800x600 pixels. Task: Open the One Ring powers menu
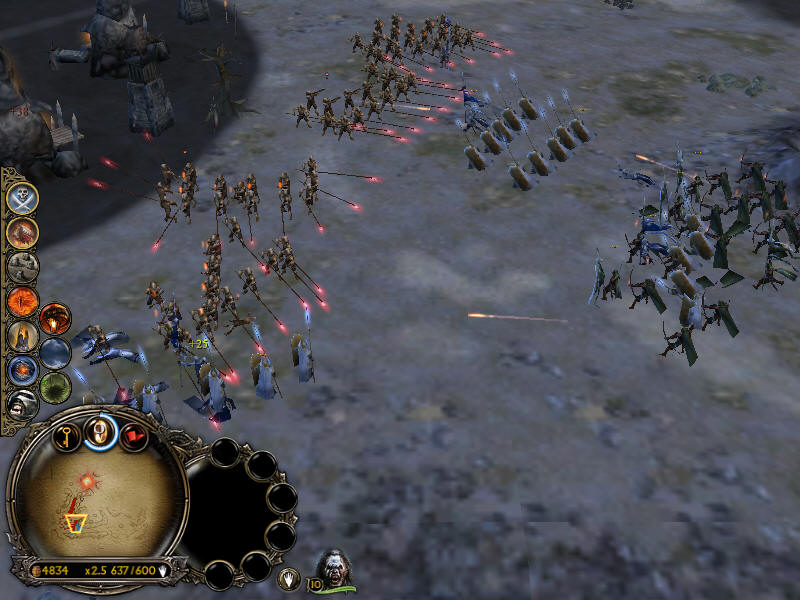100,431
